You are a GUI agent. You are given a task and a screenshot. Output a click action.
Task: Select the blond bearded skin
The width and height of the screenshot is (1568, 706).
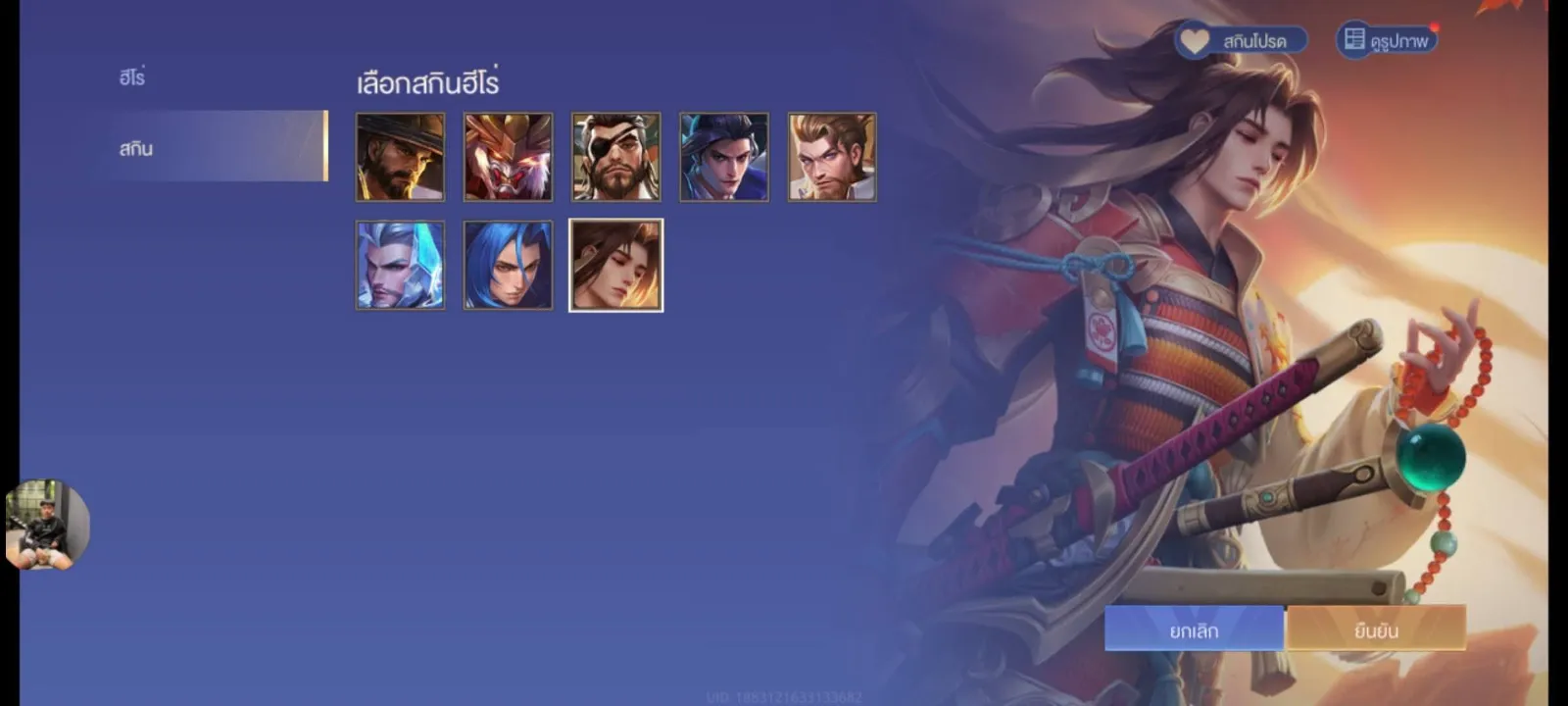pos(832,157)
